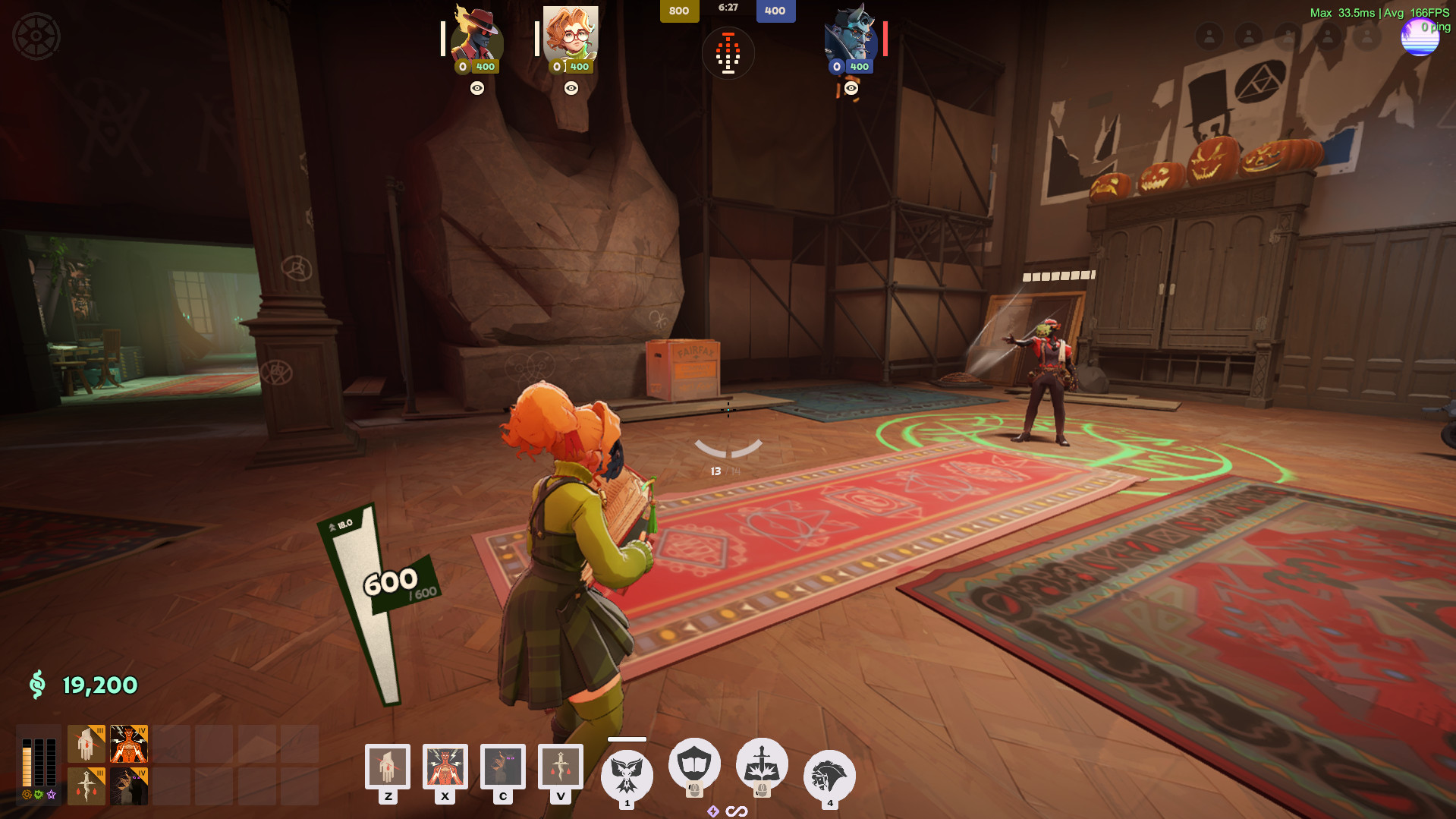Select the bloody dagger item in the inventory grid
The image size is (1456, 819).
(86, 786)
